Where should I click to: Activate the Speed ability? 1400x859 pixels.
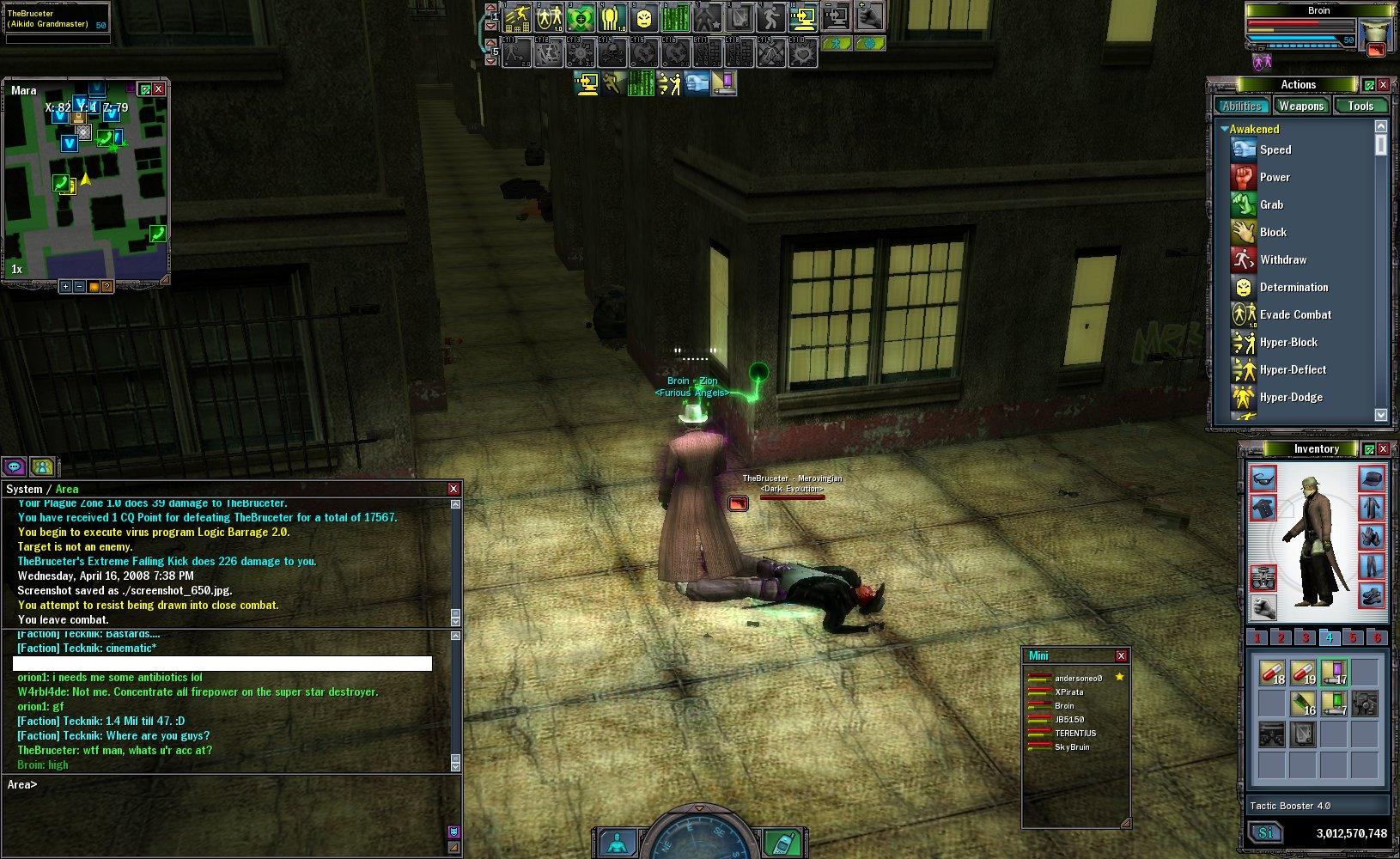[1275, 149]
